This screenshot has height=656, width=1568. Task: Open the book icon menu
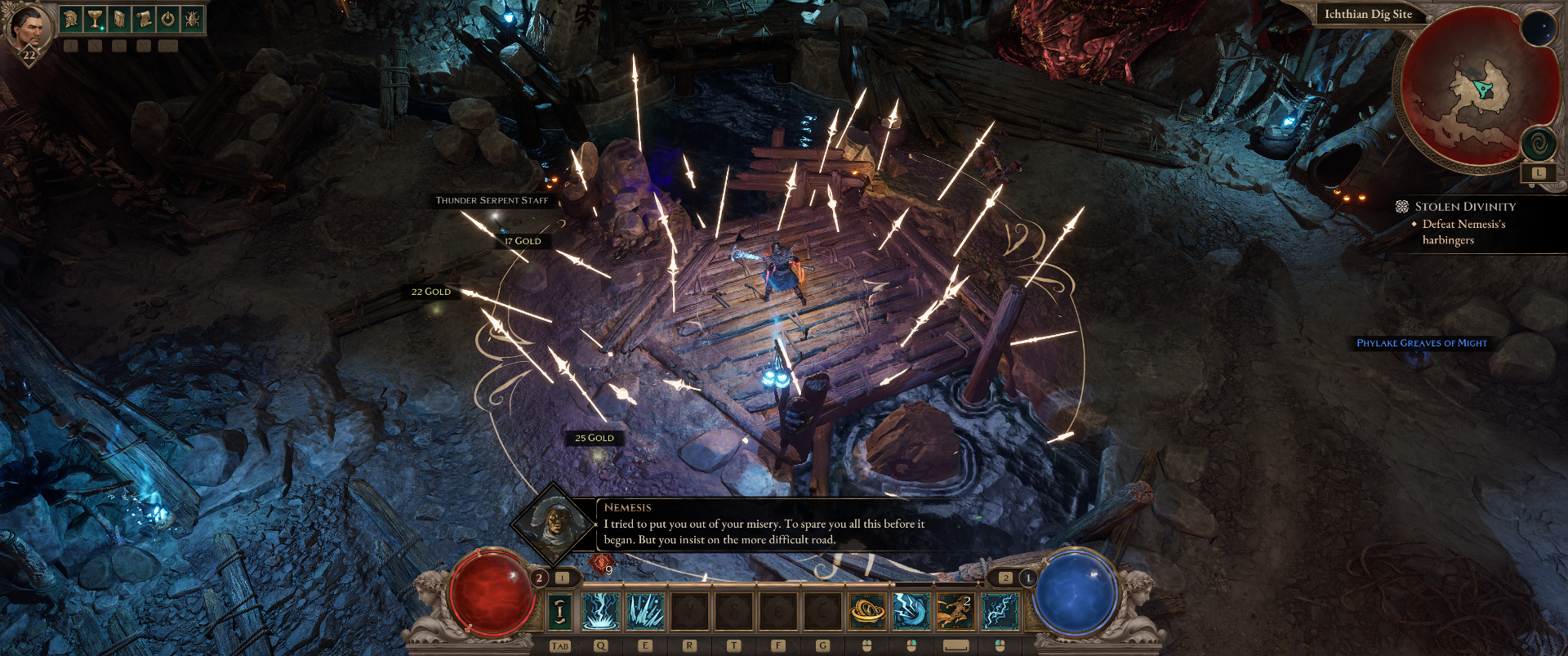tap(119, 19)
